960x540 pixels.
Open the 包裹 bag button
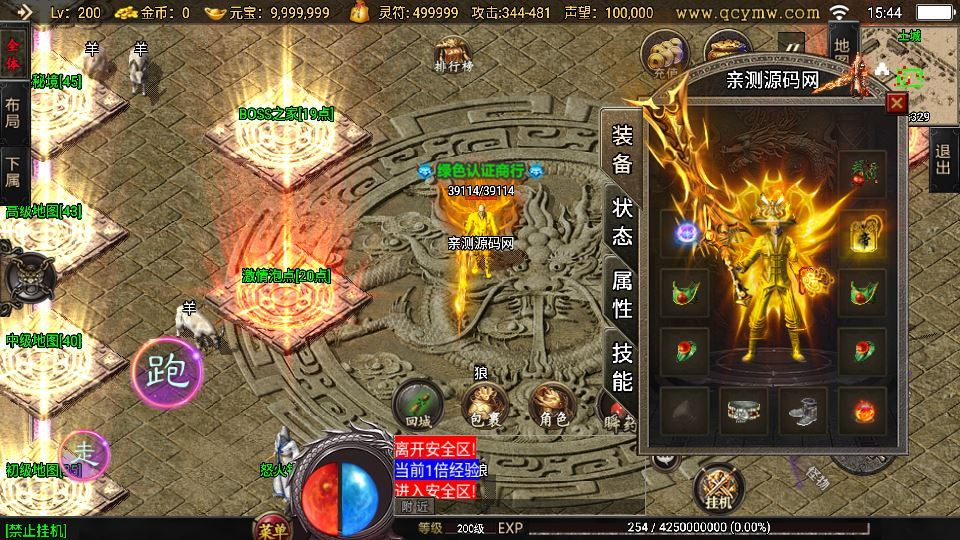484,406
